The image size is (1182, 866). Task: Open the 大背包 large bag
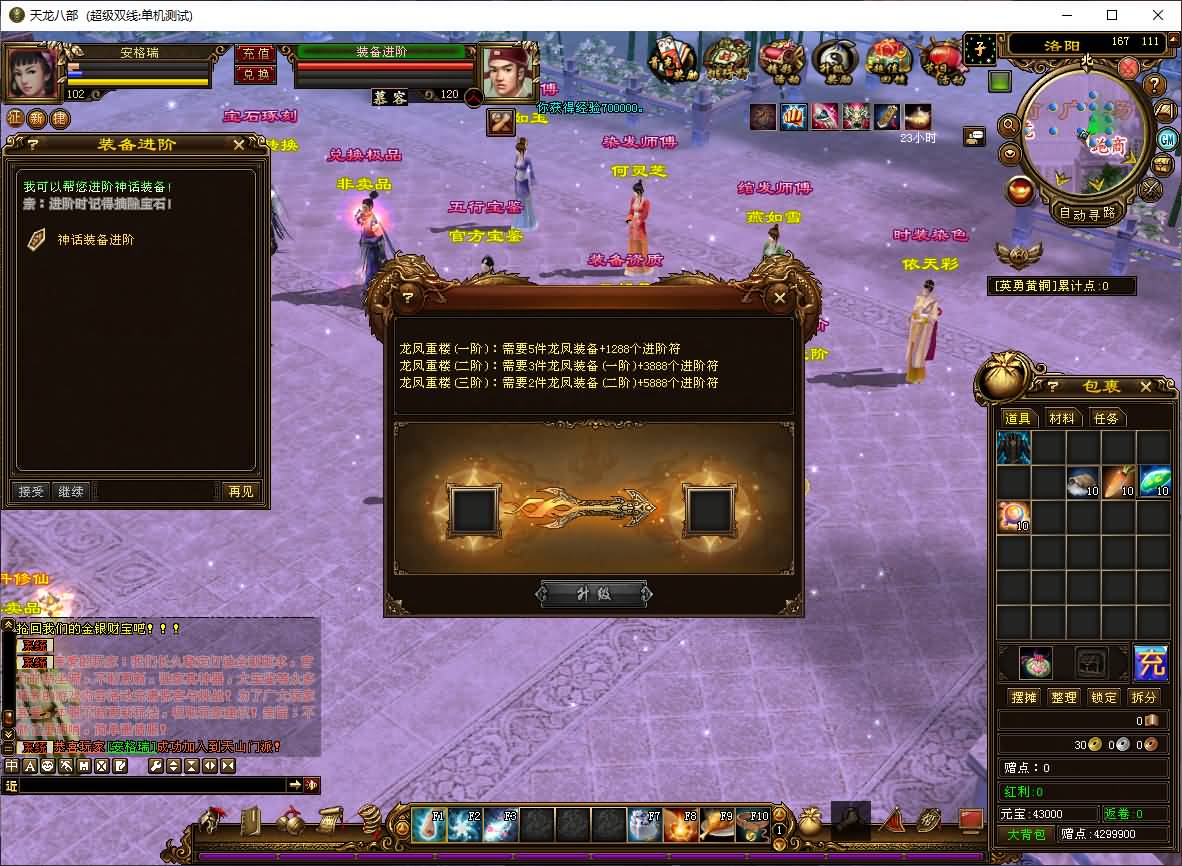tap(1025, 834)
